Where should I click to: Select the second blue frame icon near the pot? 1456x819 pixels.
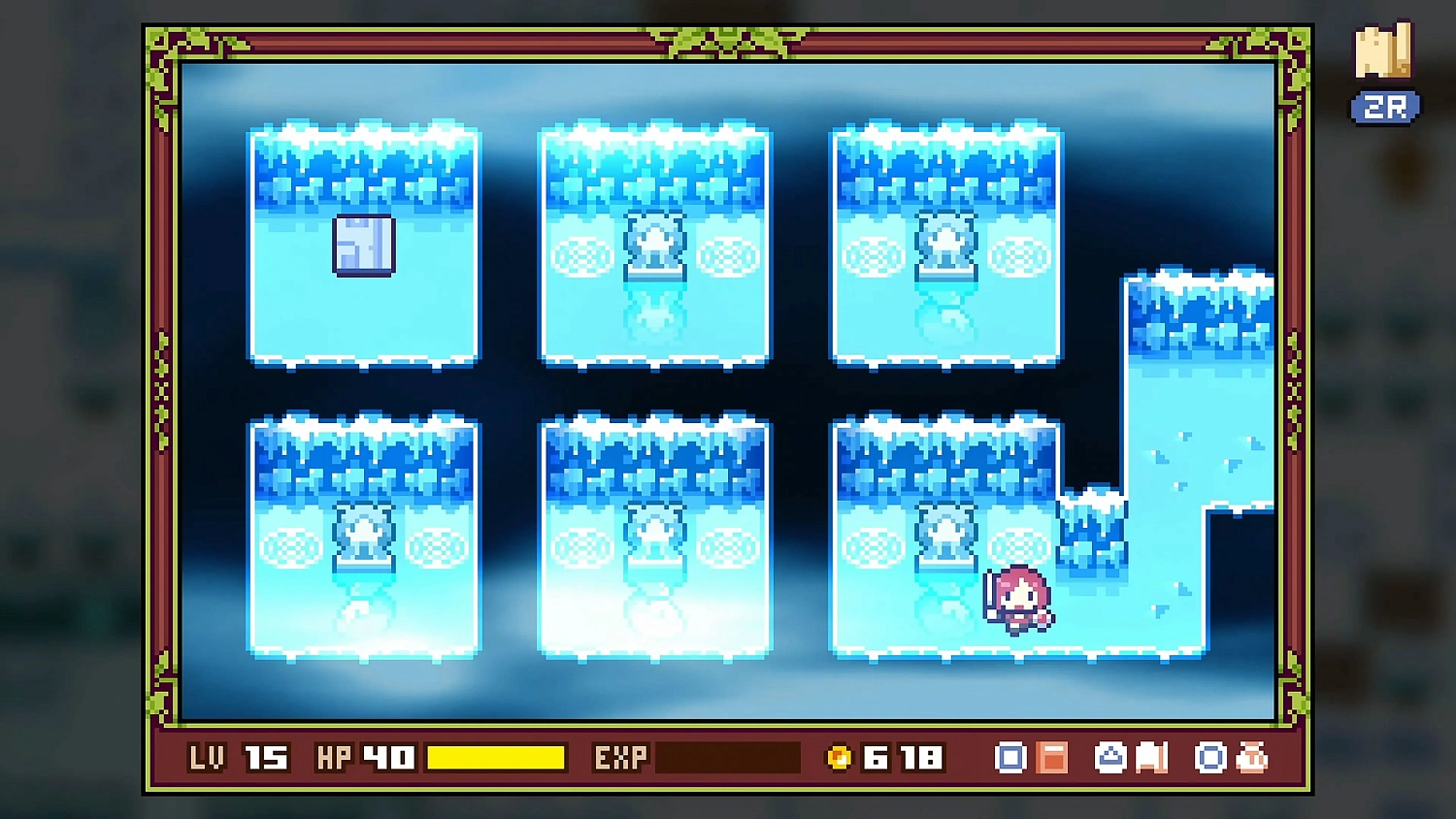click(1209, 757)
